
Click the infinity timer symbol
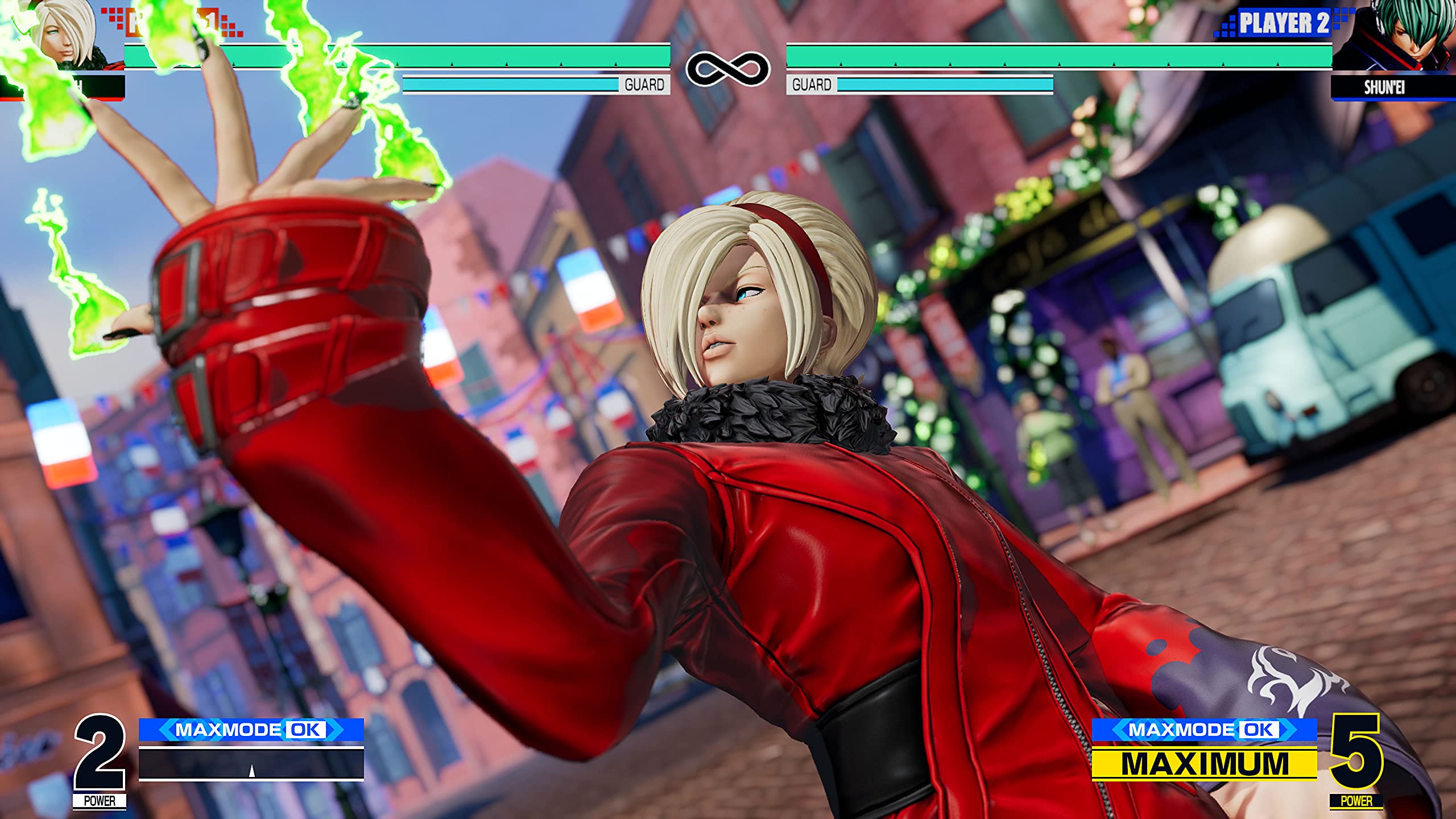728,65
